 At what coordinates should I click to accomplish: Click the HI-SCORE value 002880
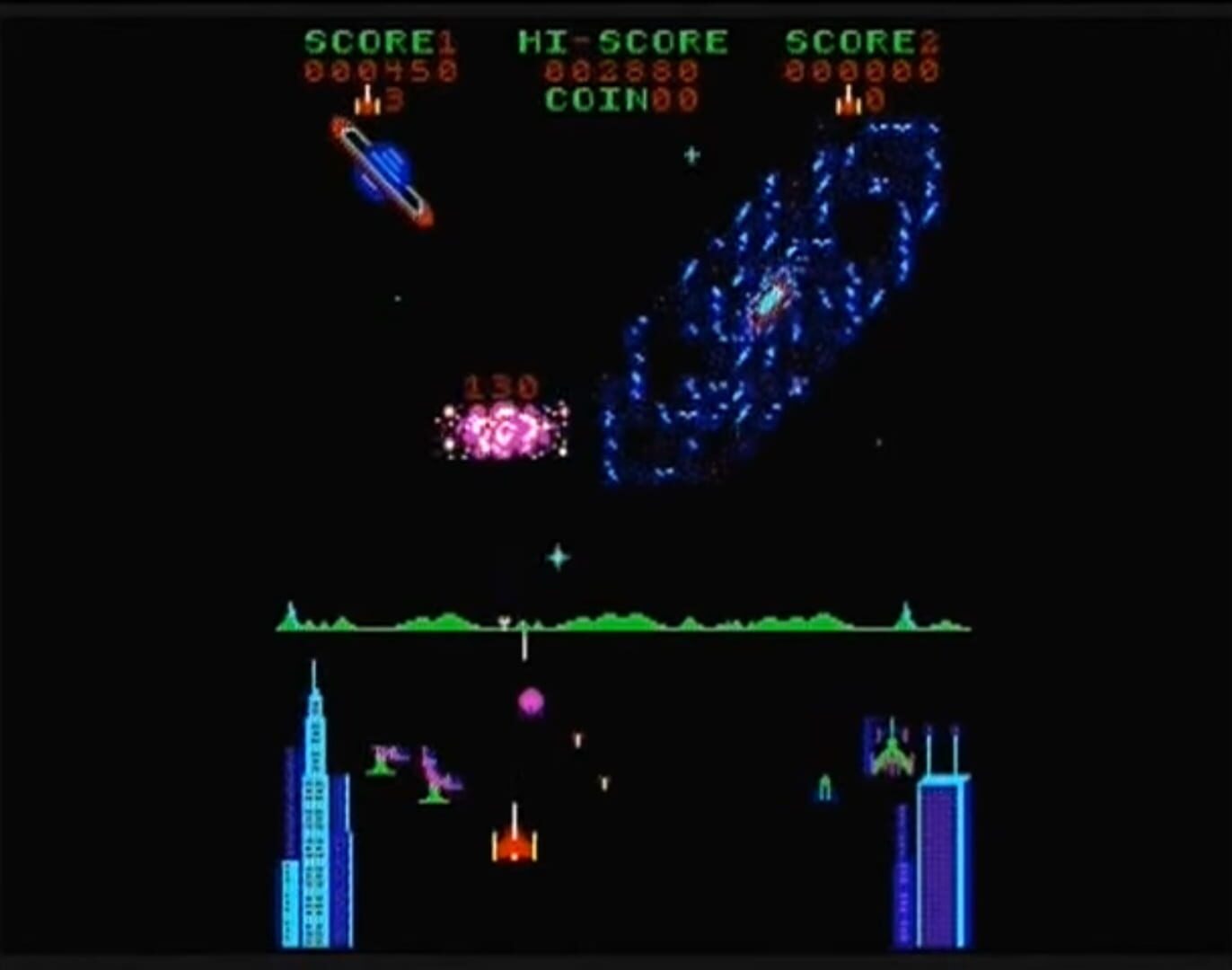click(619, 70)
